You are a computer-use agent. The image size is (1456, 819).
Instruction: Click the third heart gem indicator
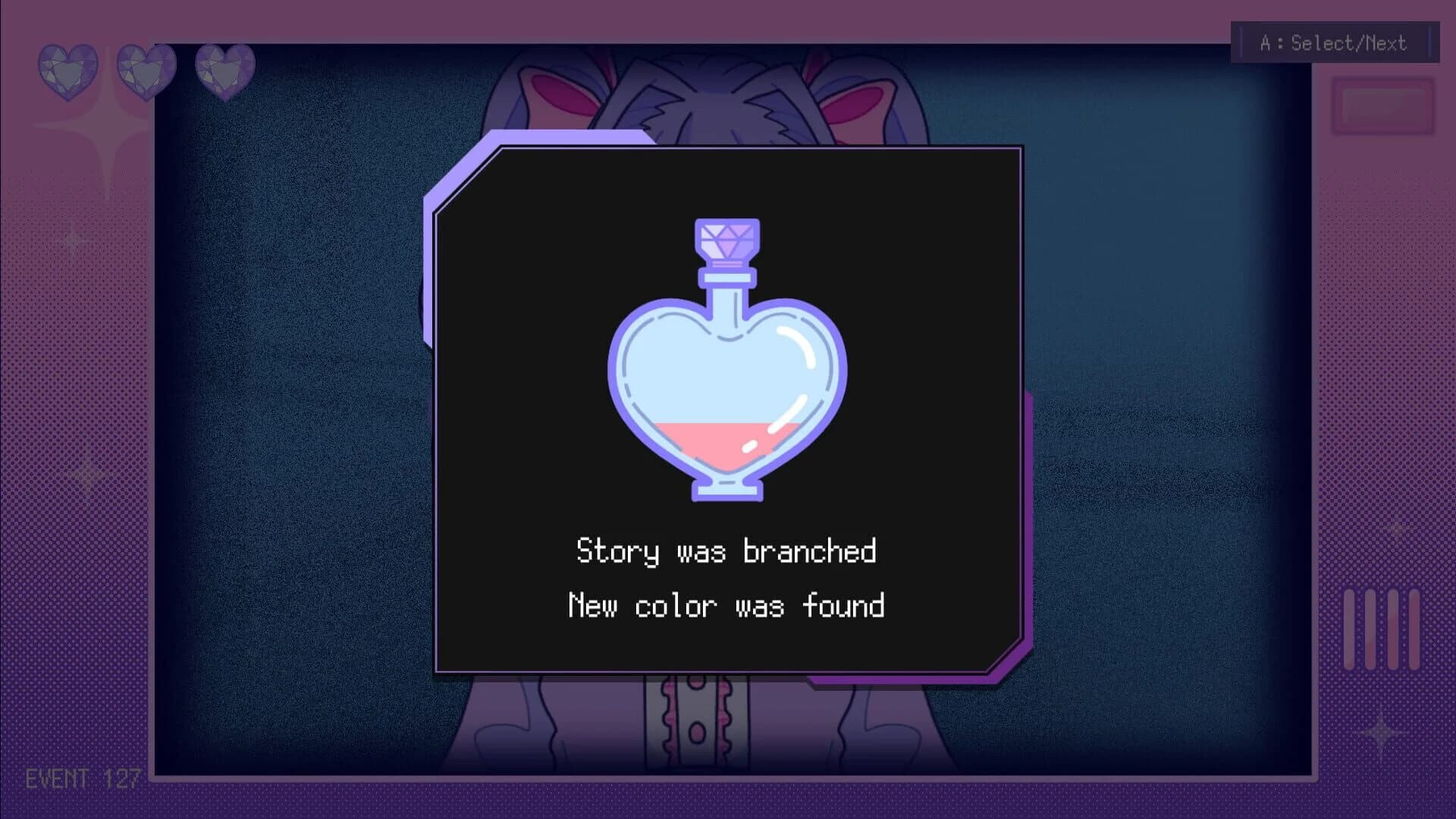click(x=224, y=72)
